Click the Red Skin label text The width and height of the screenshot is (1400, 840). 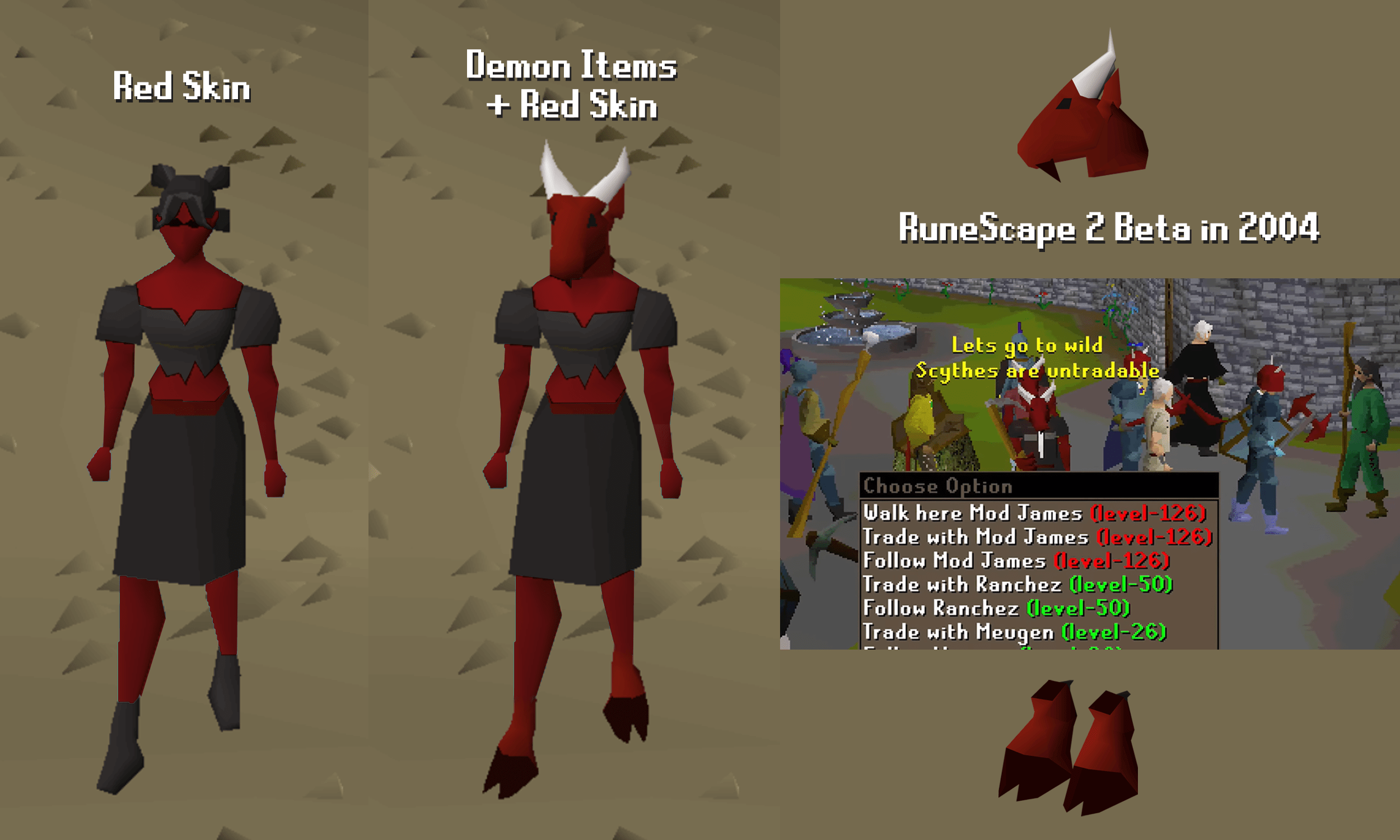(x=181, y=88)
